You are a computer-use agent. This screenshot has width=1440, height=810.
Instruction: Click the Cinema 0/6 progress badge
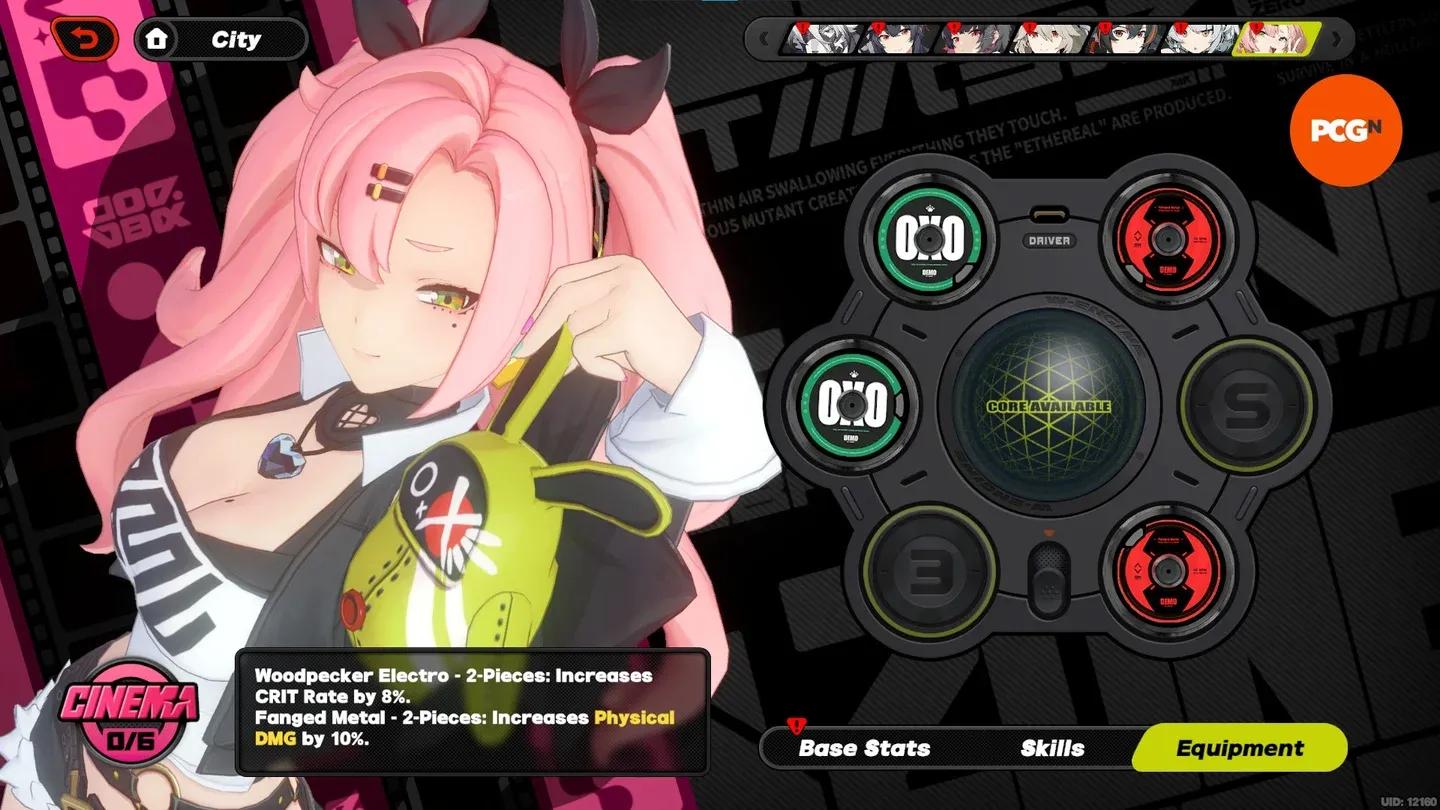pos(129,714)
